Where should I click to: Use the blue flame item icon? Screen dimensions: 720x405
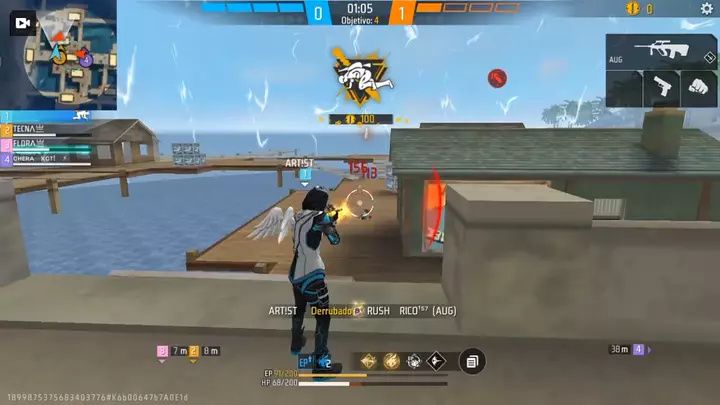[x=324, y=362]
